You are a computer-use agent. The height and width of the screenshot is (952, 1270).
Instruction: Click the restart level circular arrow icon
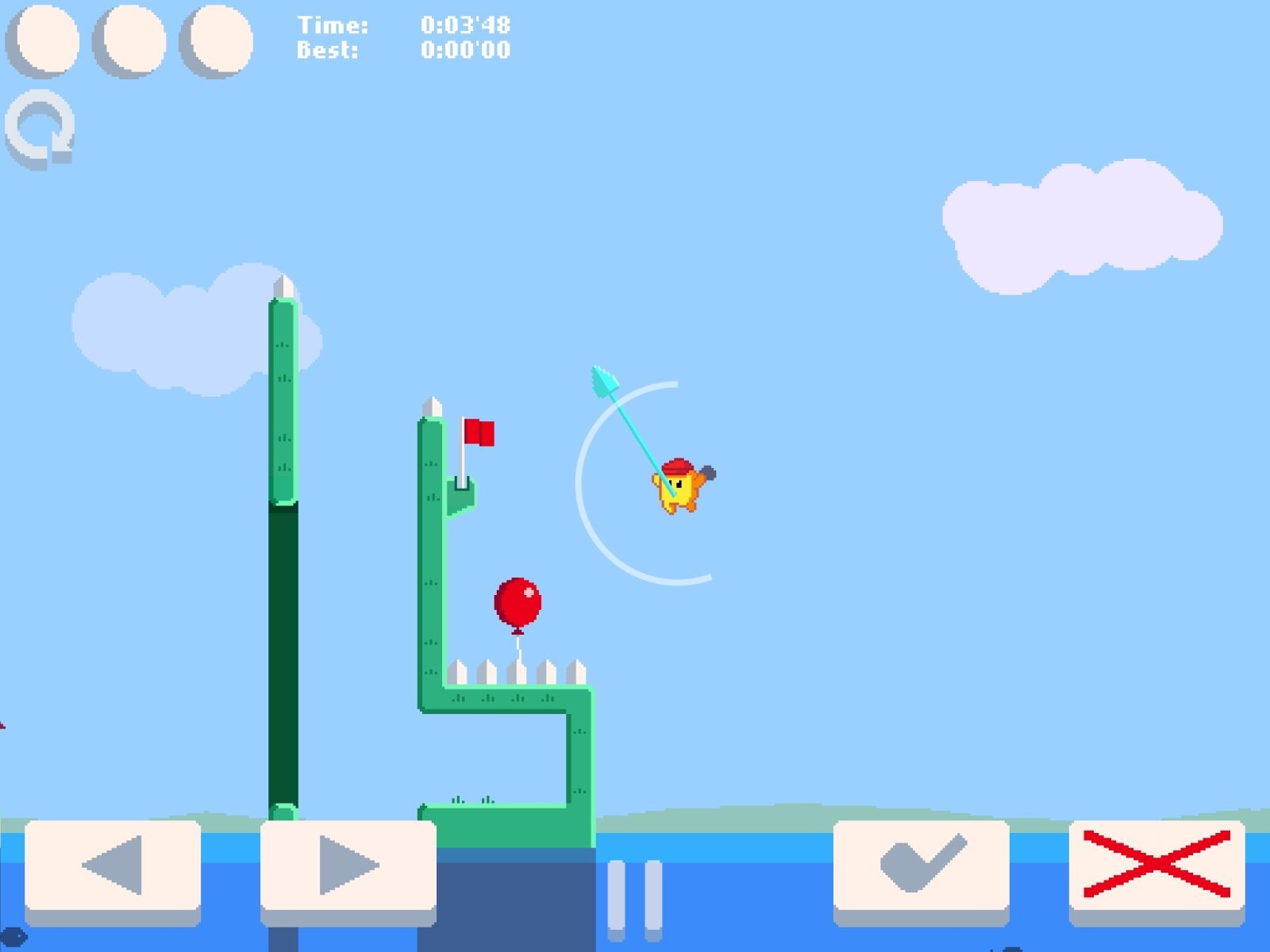point(40,127)
